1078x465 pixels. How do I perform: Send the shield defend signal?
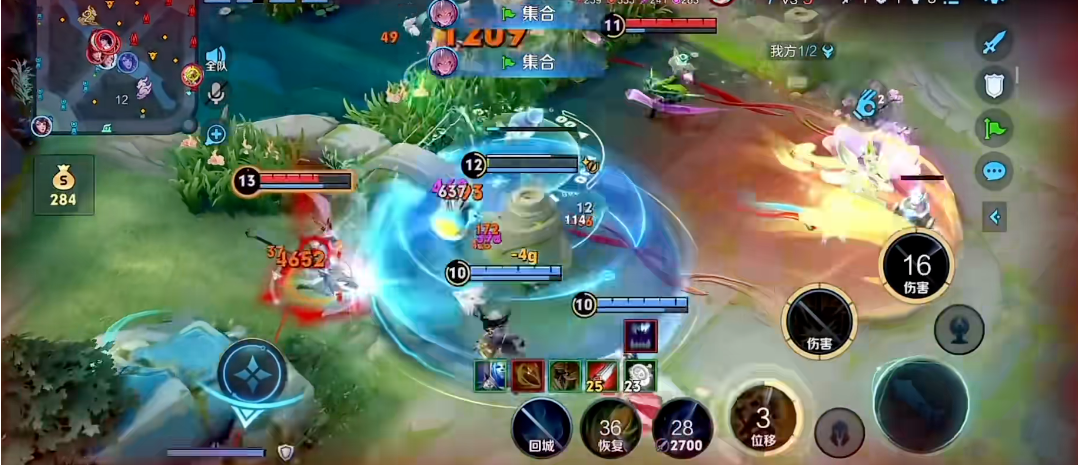click(x=993, y=86)
